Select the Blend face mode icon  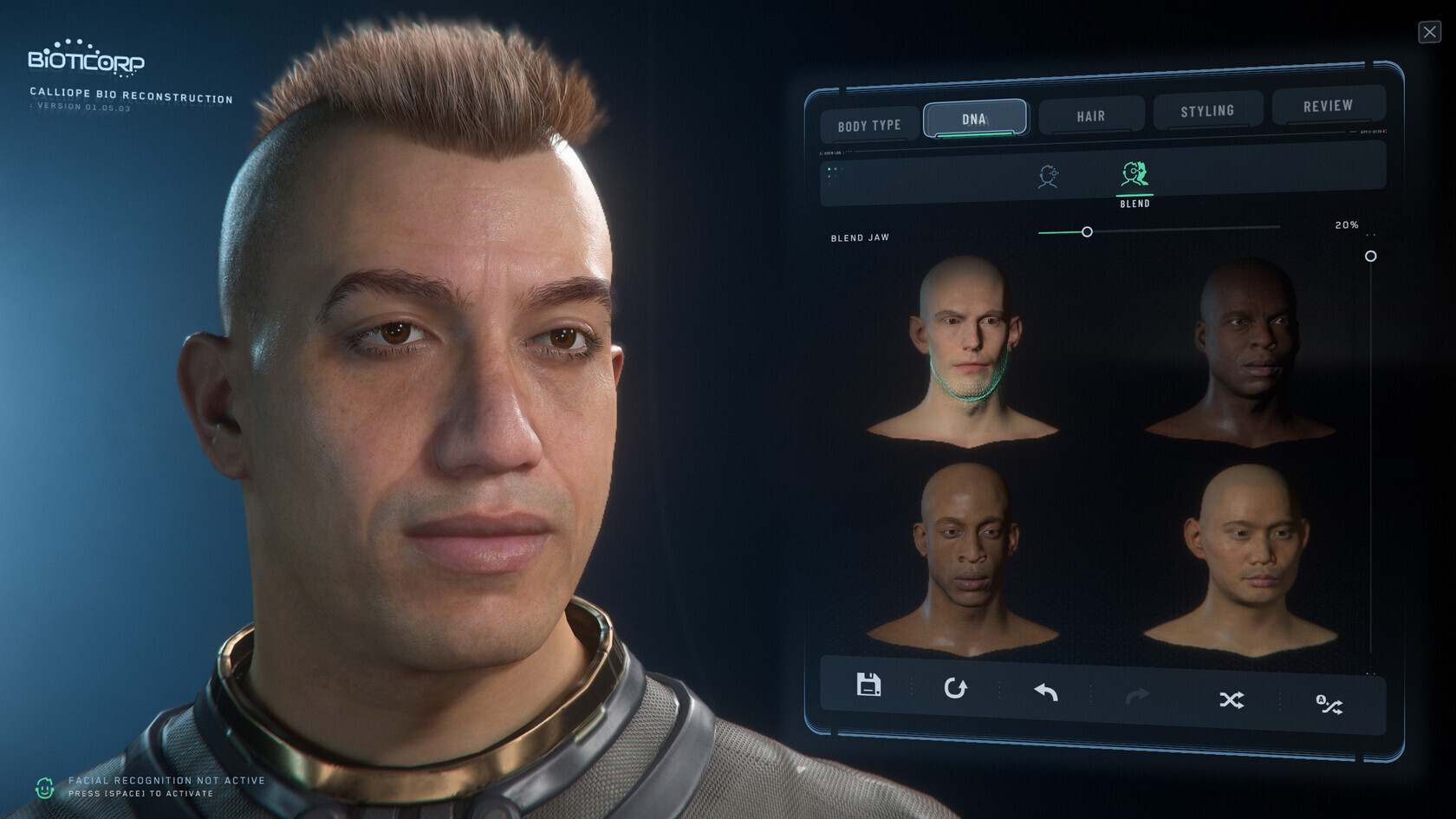[x=1134, y=176]
